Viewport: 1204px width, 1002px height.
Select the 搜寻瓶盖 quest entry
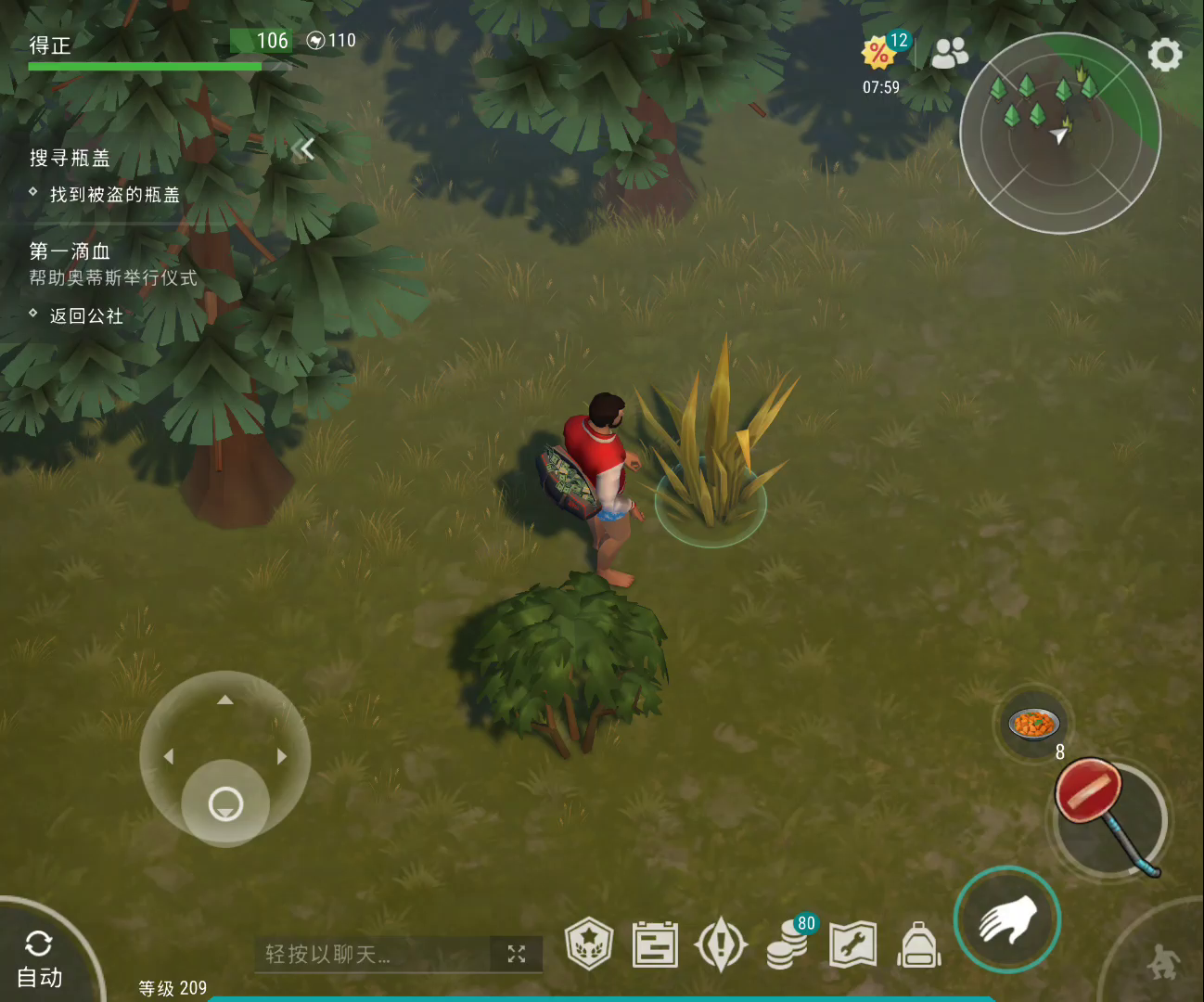point(70,159)
